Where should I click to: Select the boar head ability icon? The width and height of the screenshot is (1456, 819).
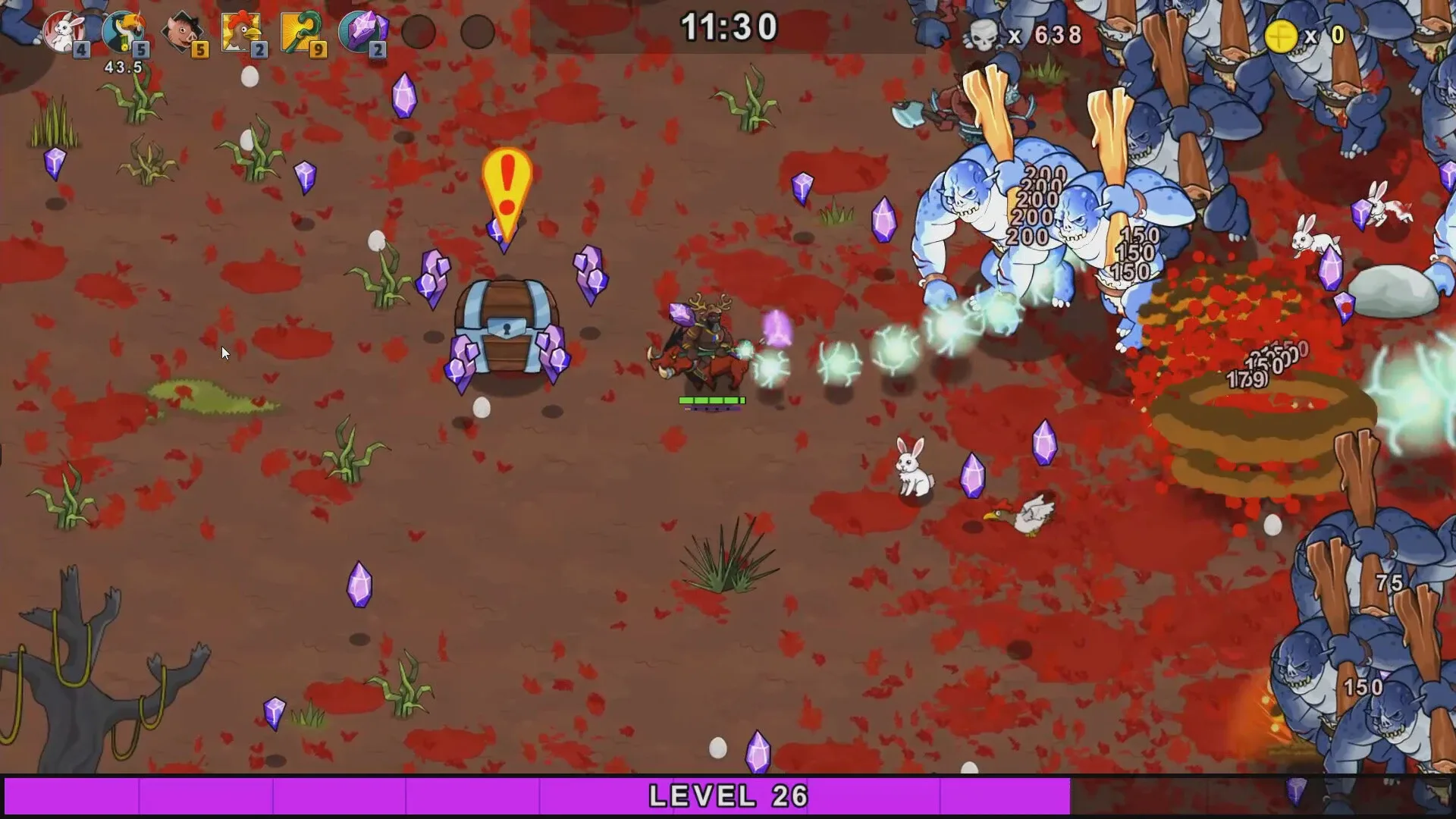tap(182, 30)
